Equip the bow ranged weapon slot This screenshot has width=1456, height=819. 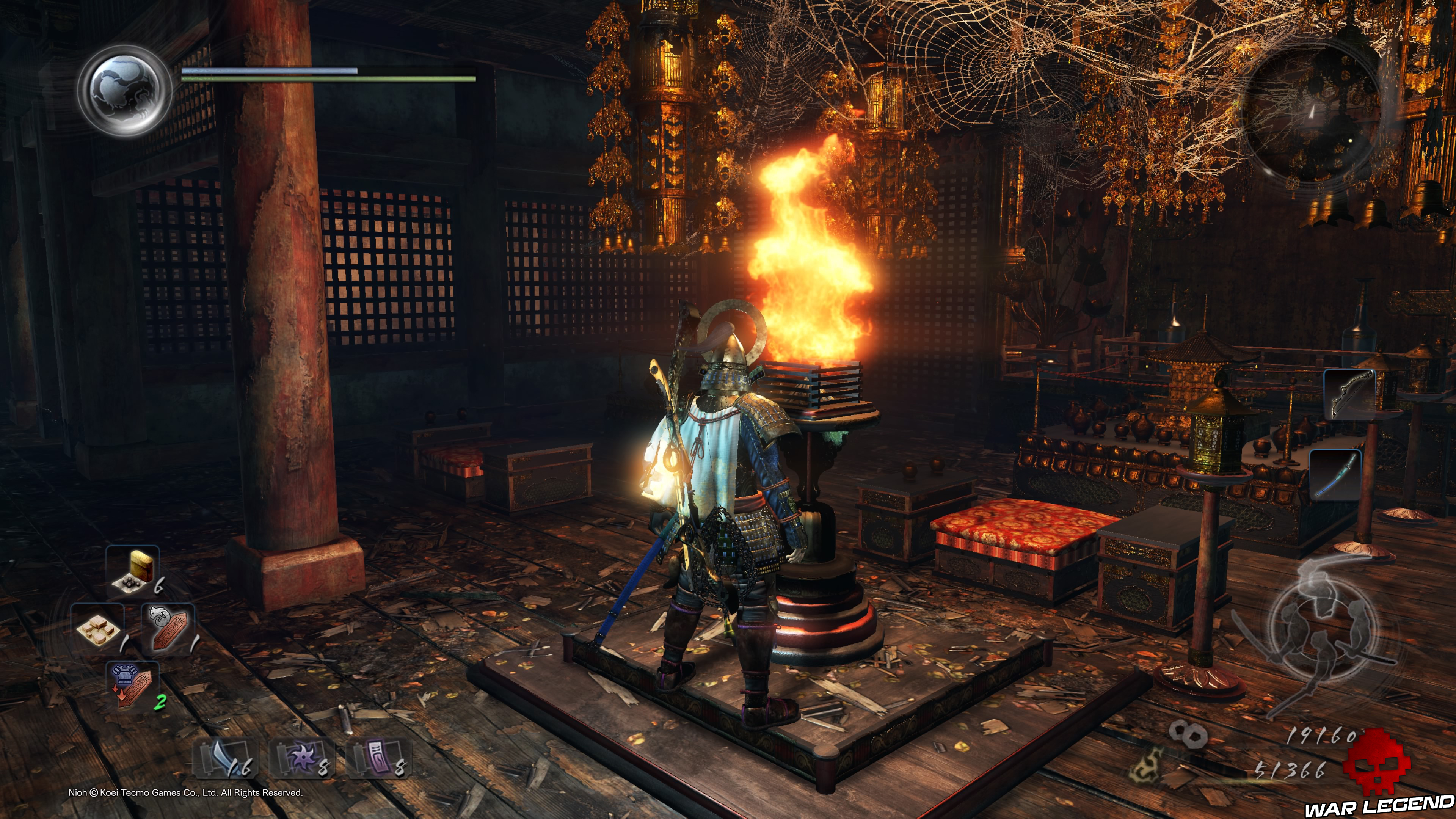[1349, 394]
